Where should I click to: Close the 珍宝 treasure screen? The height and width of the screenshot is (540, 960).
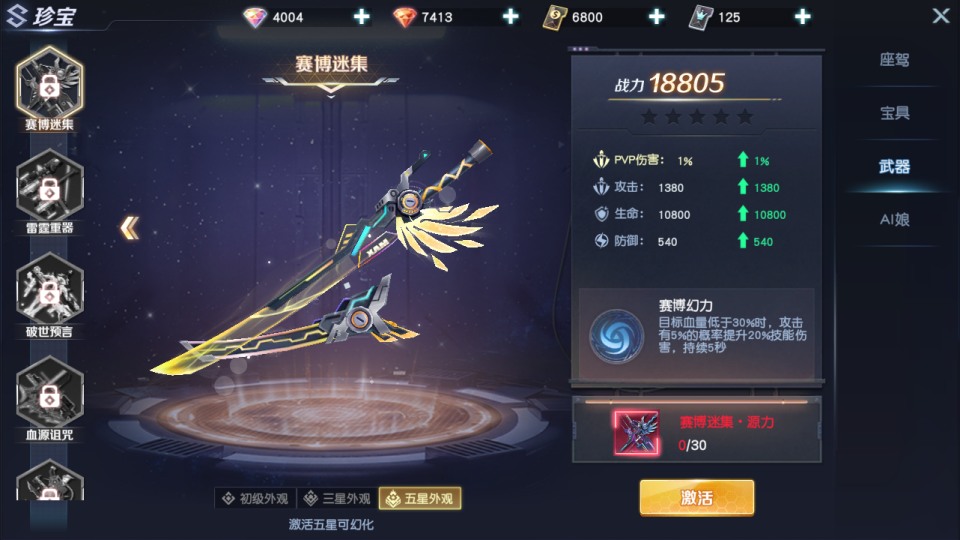[940, 16]
